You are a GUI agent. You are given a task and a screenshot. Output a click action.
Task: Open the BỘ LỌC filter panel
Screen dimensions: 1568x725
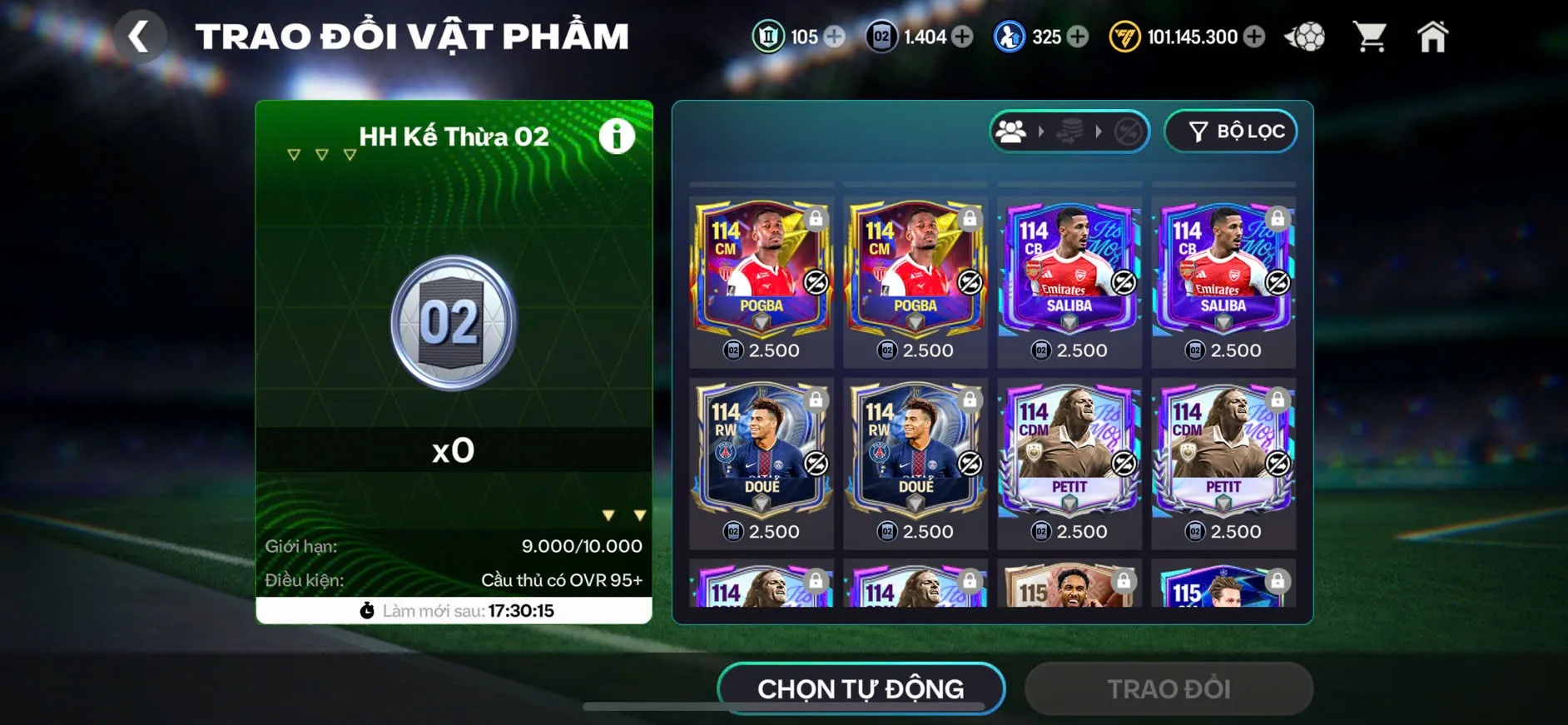[x=1230, y=131]
